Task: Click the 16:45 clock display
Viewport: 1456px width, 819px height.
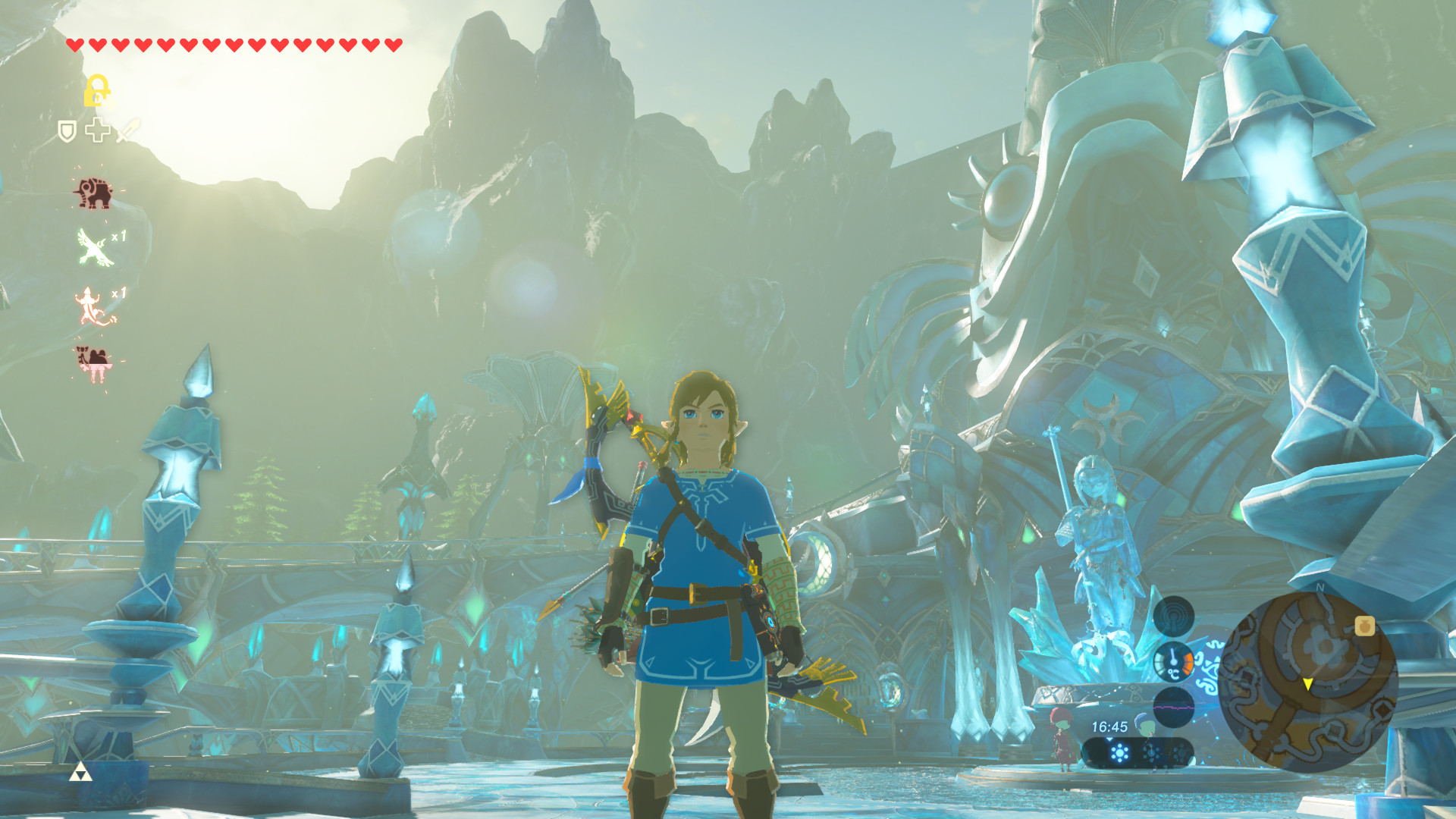Action: coord(1109,726)
